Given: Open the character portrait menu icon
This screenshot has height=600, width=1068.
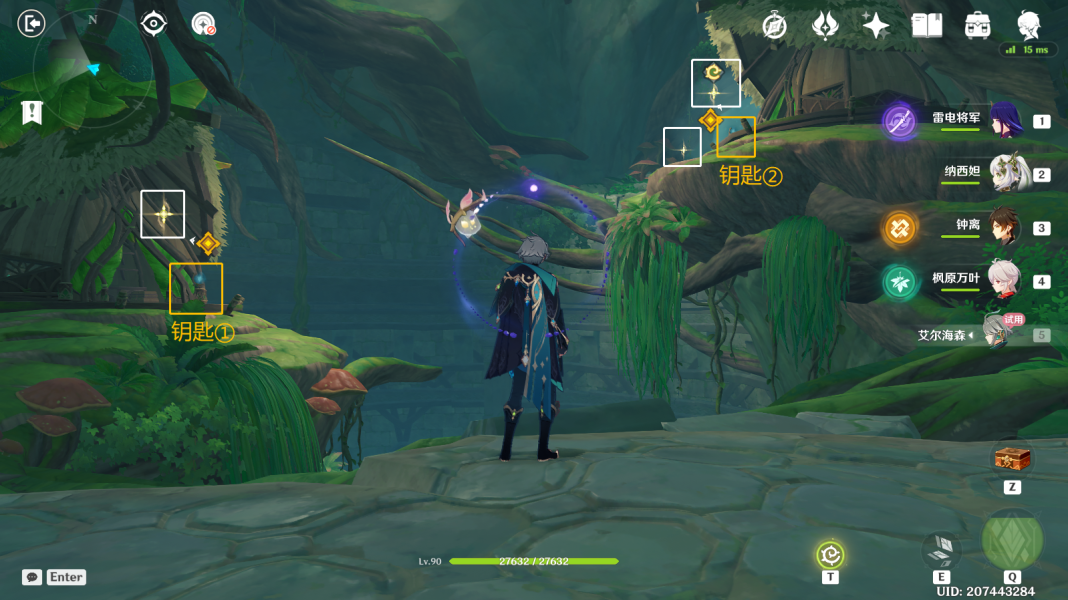Looking at the screenshot, I should pyautogui.click(x=1028, y=25).
